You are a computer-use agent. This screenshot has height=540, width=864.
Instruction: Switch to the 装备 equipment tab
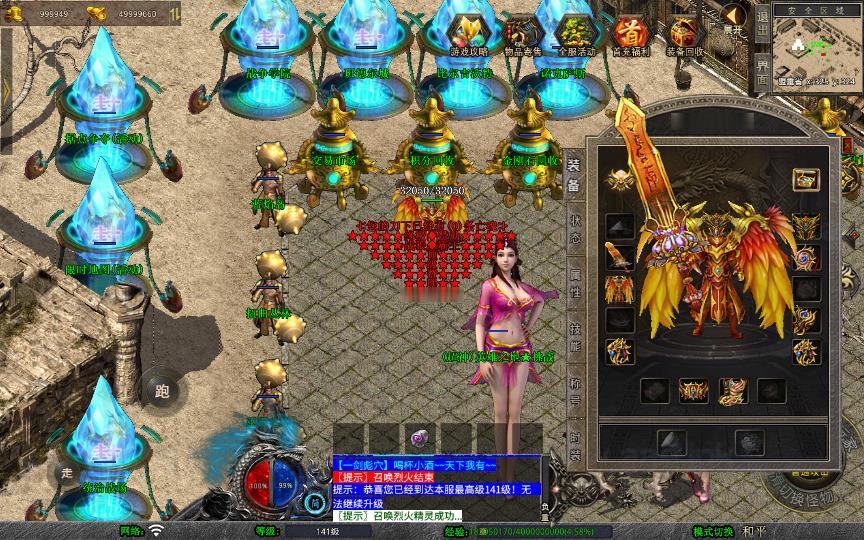(574, 175)
